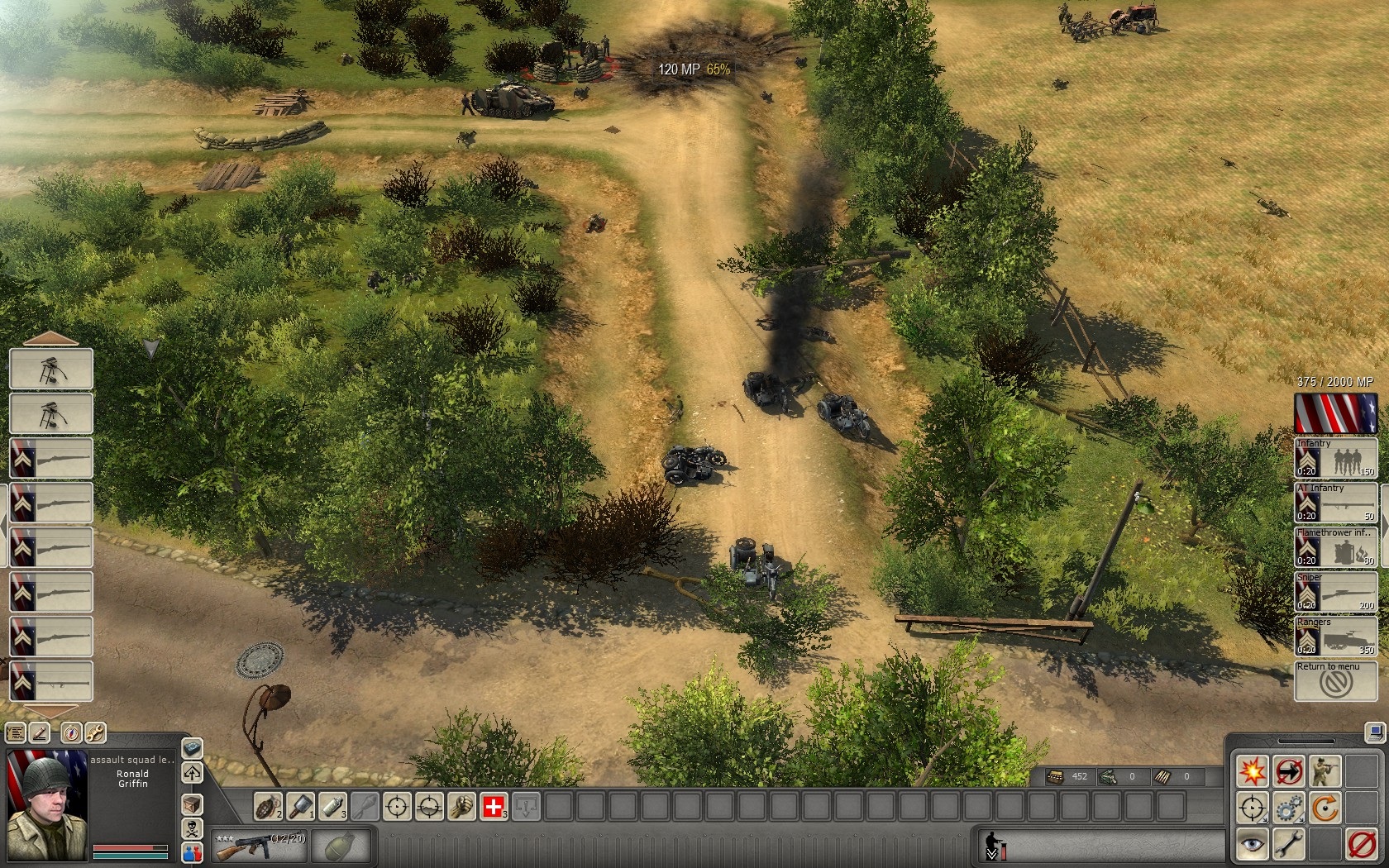The height and width of the screenshot is (868, 1389).
Task: Use the red cross medkit slot
Action: coord(494,806)
